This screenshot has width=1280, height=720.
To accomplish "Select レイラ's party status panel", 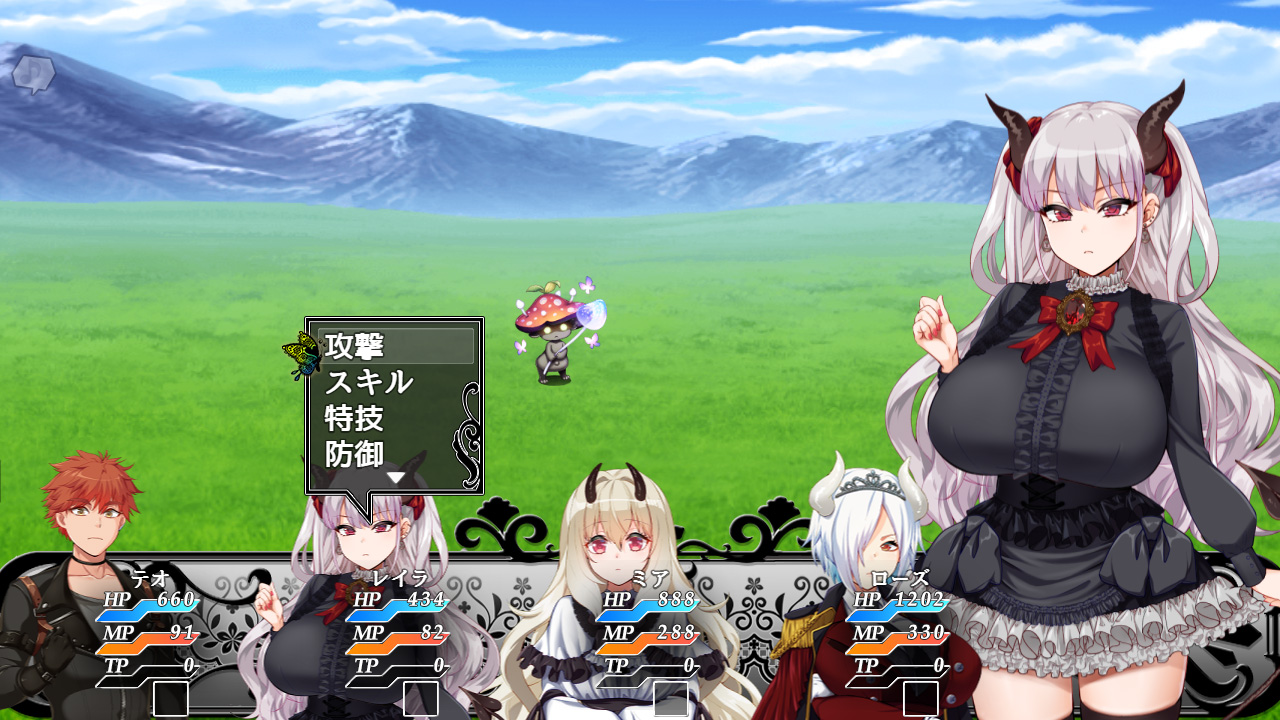I will (x=400, y=635).
